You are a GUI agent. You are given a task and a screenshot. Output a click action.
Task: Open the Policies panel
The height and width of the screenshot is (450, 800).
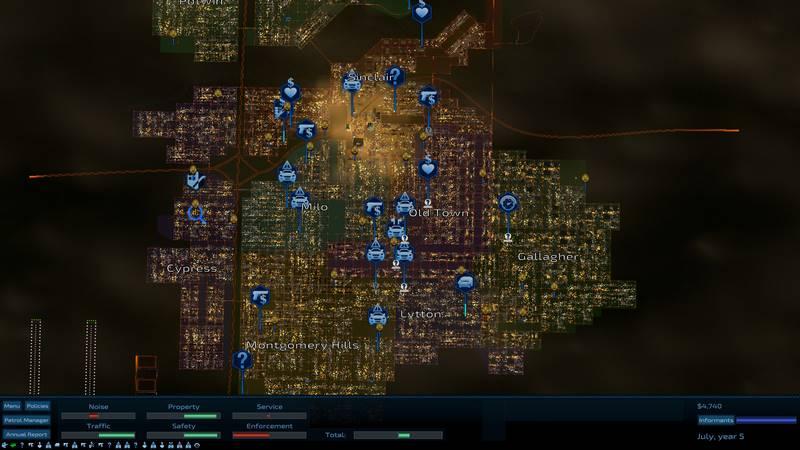tap(37, 406)
